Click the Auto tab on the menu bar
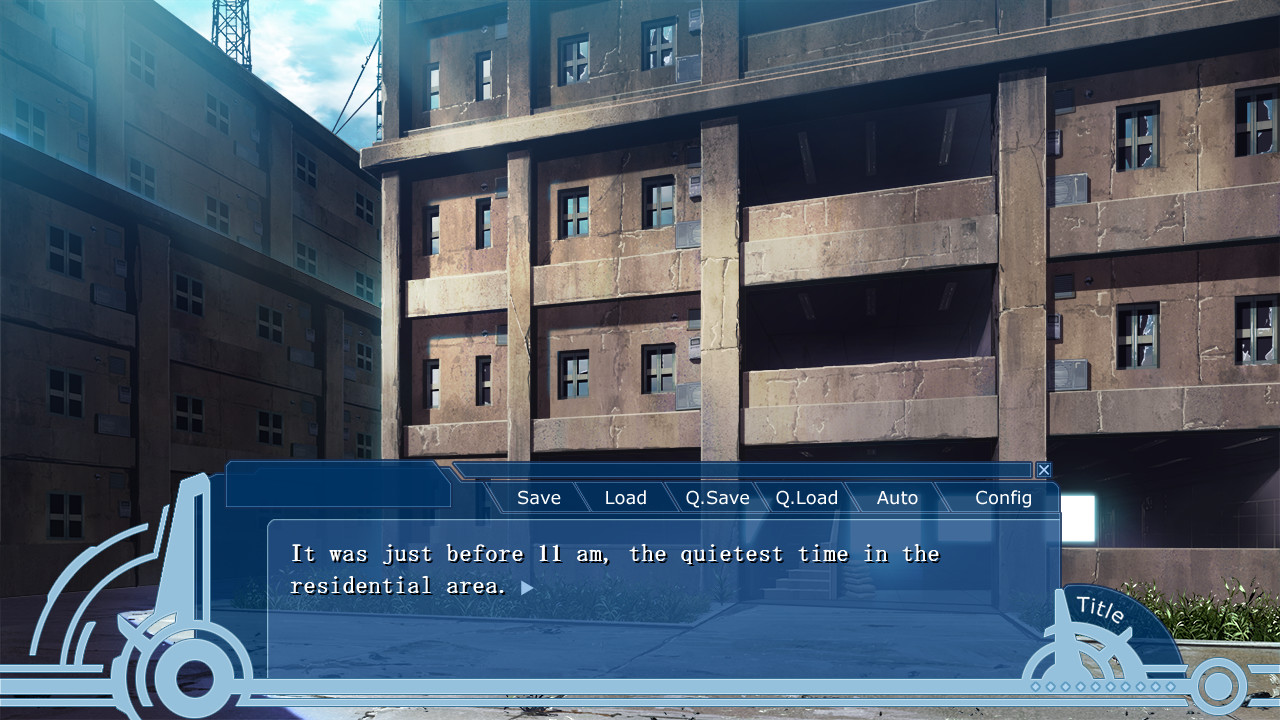Image resolution: width=1280 pixels, height=720 pixels. click(897, 497)
